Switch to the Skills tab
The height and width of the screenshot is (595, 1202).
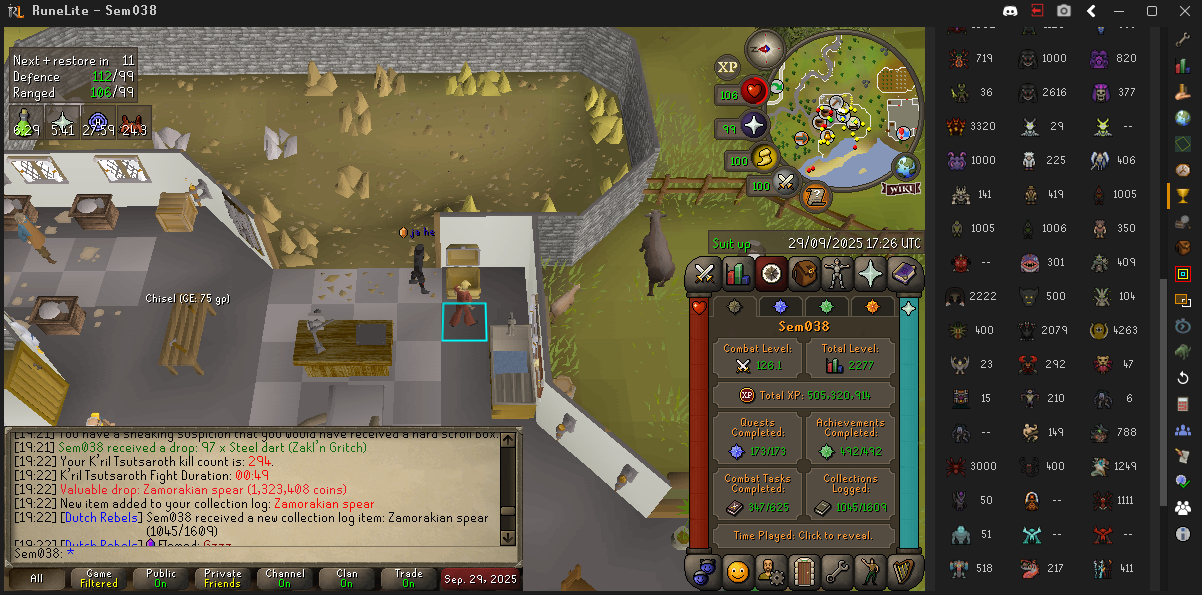point(738,272)
